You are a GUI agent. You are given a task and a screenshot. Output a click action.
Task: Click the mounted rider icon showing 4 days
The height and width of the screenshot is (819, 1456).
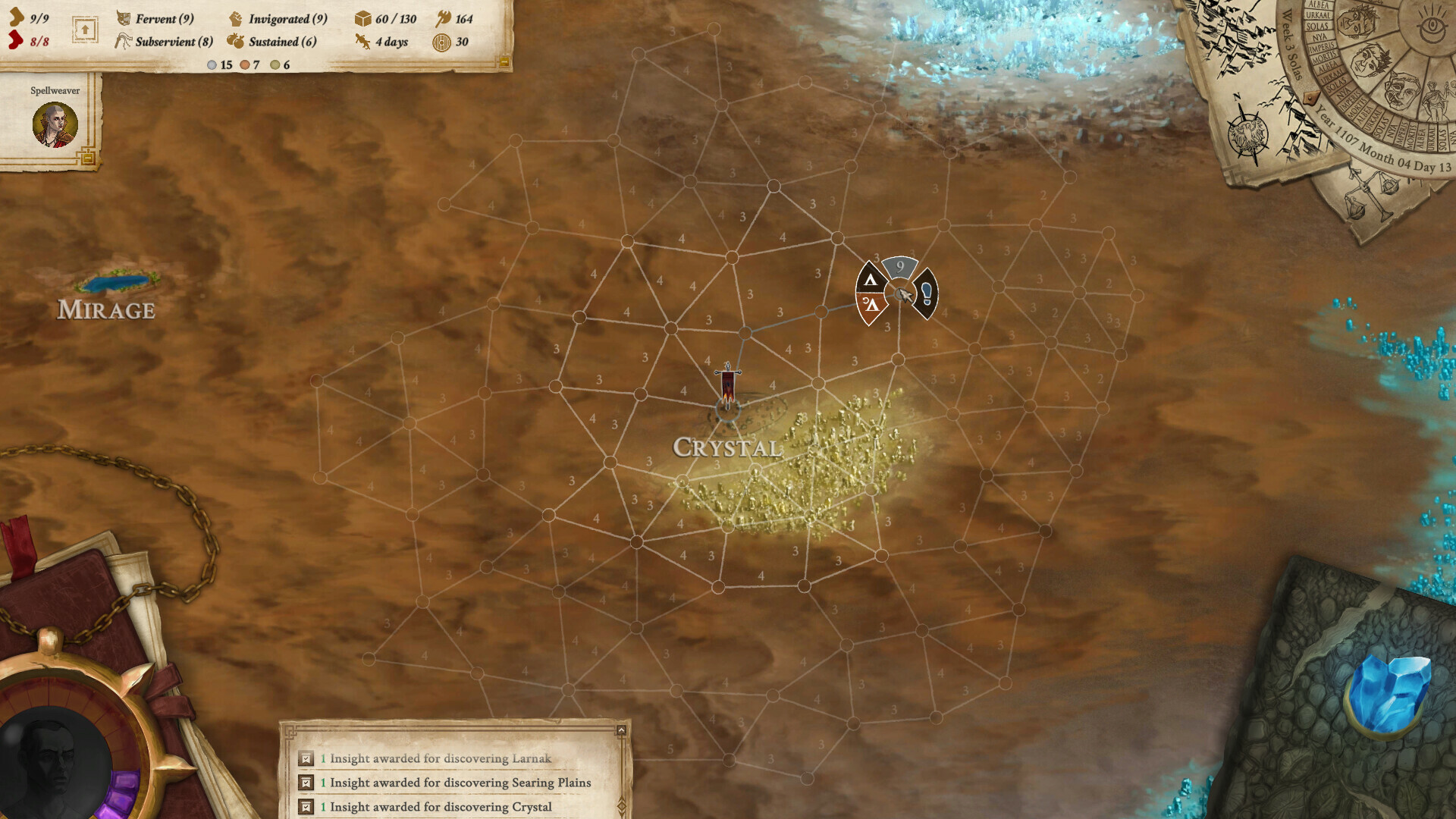click(361, 43)
